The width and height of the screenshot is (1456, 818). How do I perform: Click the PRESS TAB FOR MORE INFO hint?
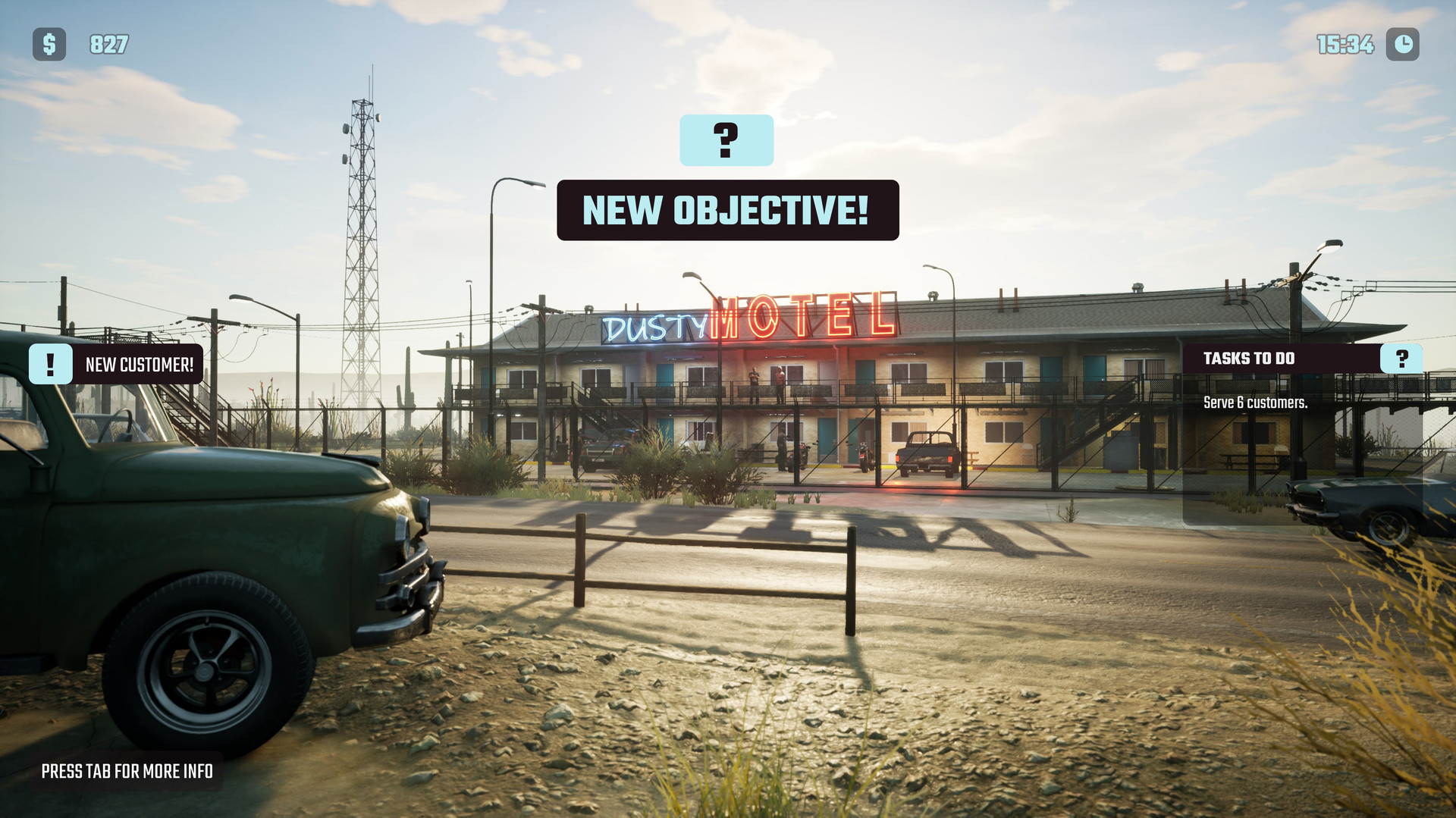pos(127,771)
